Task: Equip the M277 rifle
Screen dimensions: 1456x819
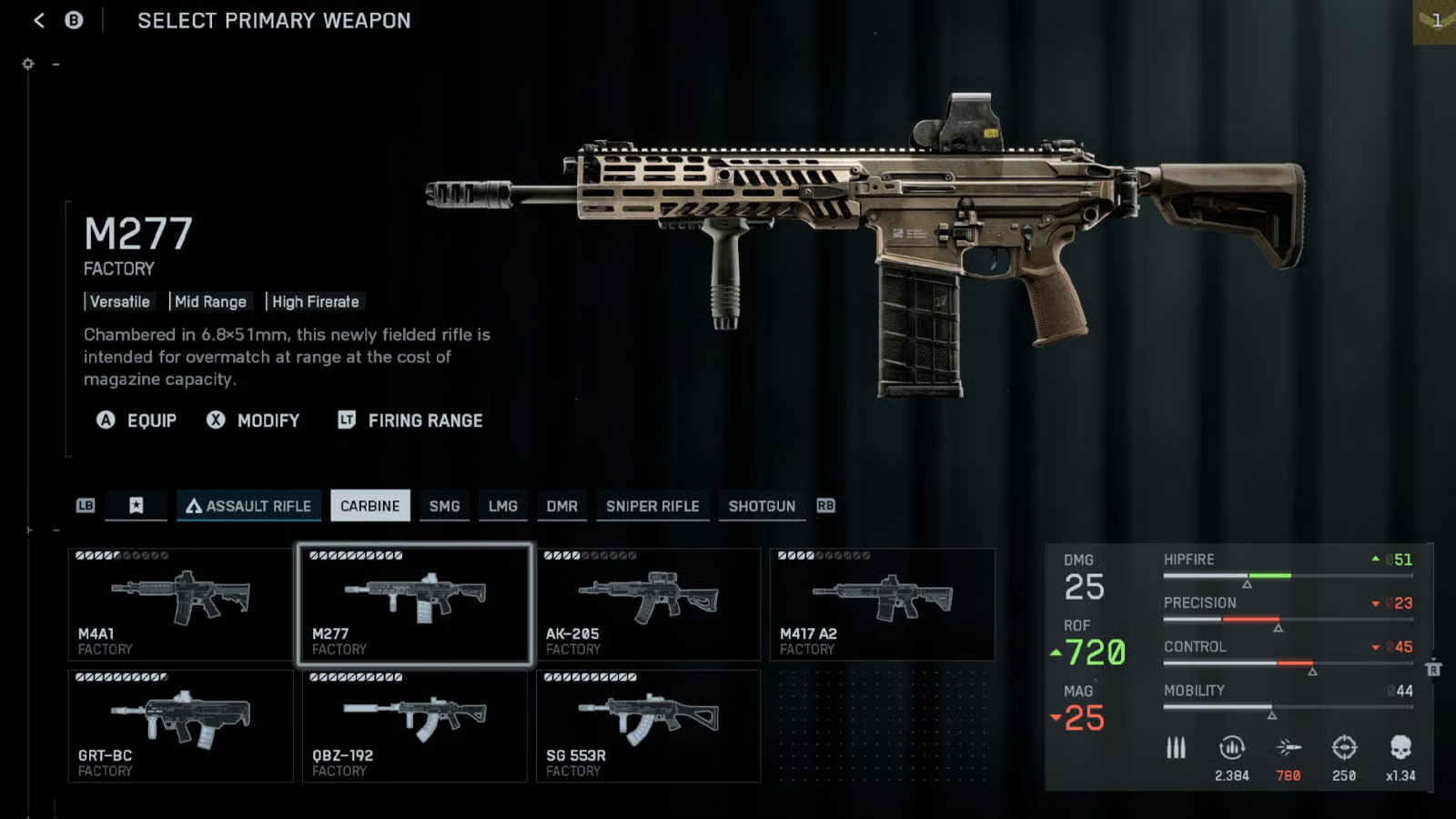Action: (137, 420)
